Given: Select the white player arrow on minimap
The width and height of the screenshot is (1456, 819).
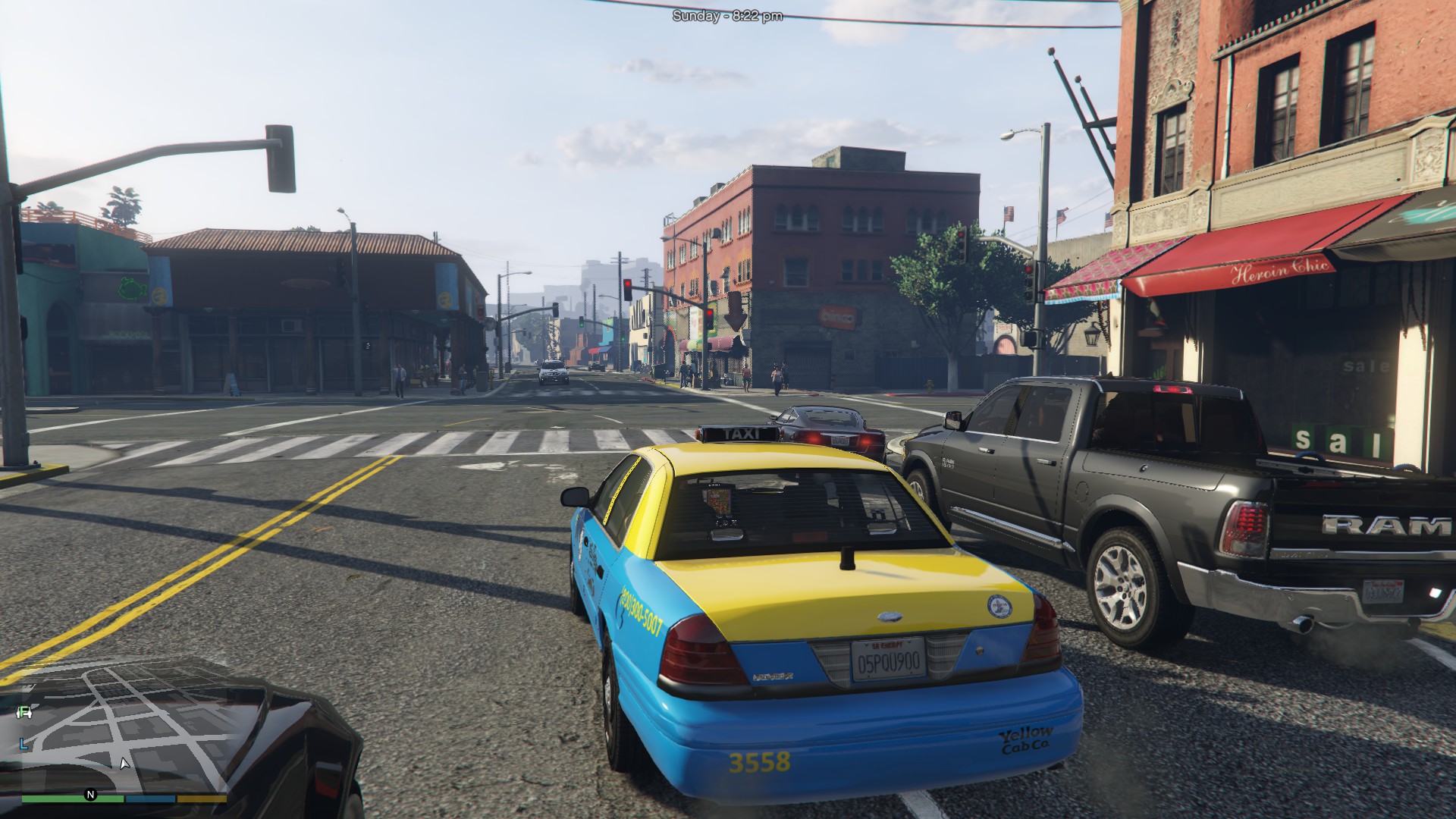Looking at the screenshot, I should point(124,763).
